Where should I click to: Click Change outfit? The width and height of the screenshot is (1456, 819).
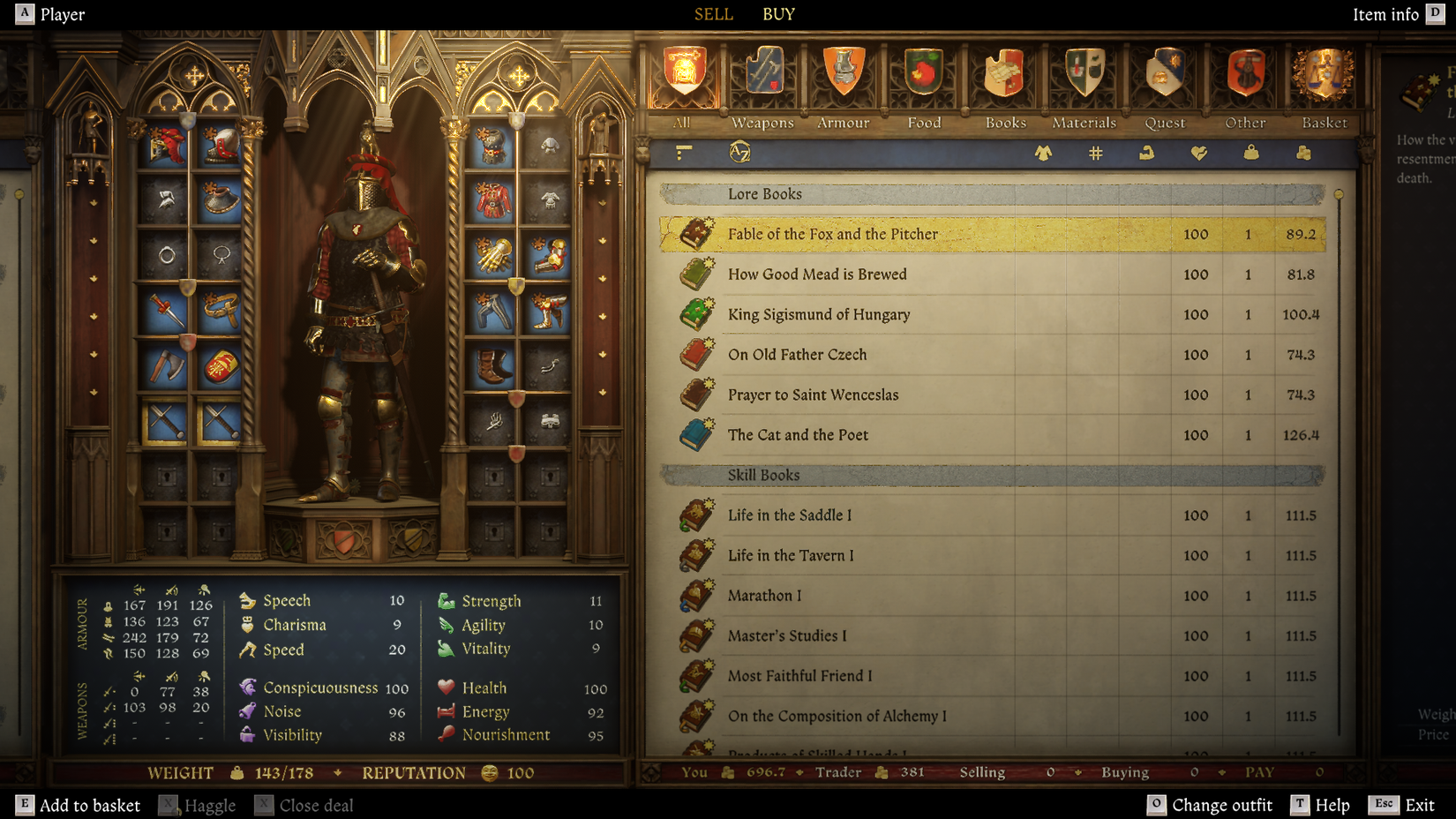(x=1222, y=805)
